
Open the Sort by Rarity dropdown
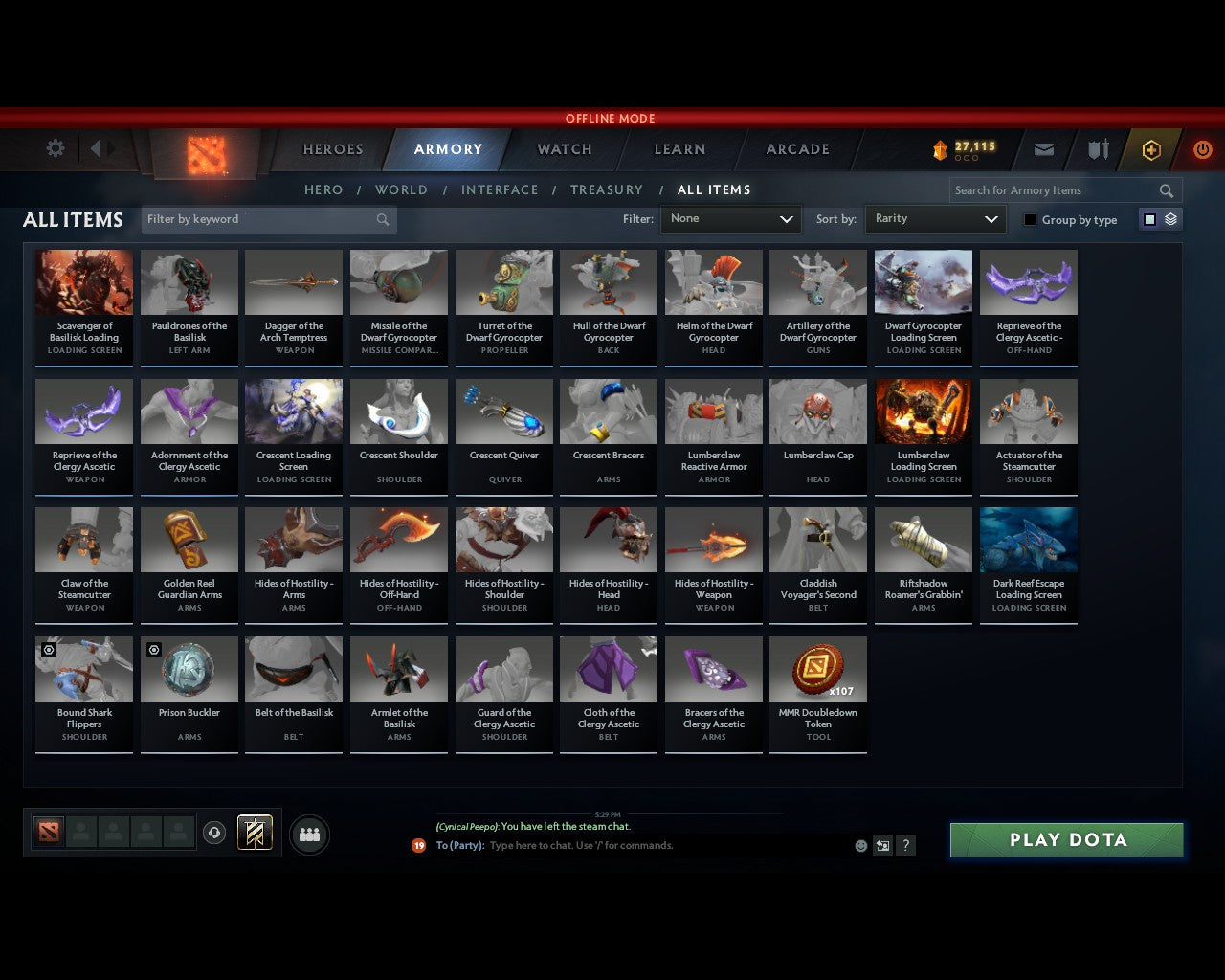pyautogui.click(x=935, y=219)
